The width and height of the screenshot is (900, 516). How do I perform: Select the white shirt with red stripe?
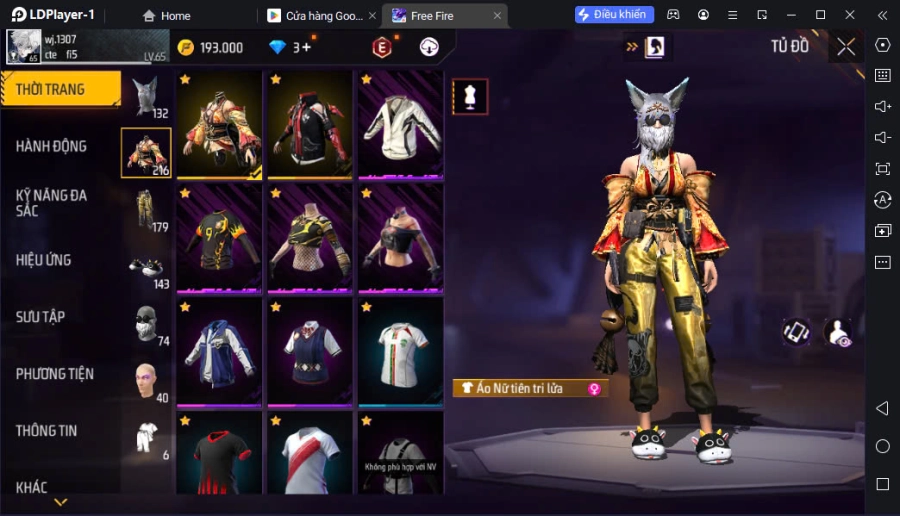tap(310, 455)
